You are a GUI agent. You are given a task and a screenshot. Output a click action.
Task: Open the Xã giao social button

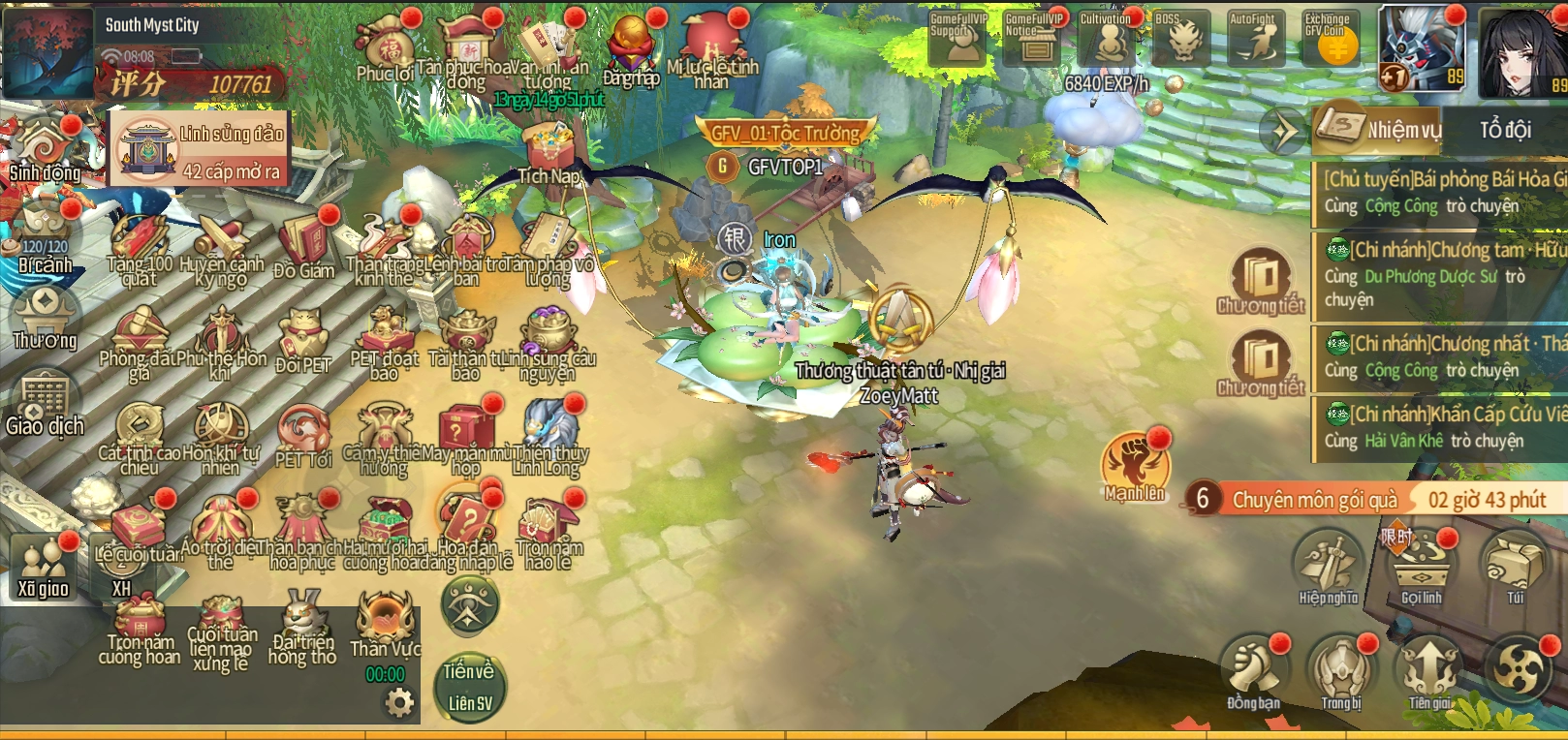coord(43,568)
